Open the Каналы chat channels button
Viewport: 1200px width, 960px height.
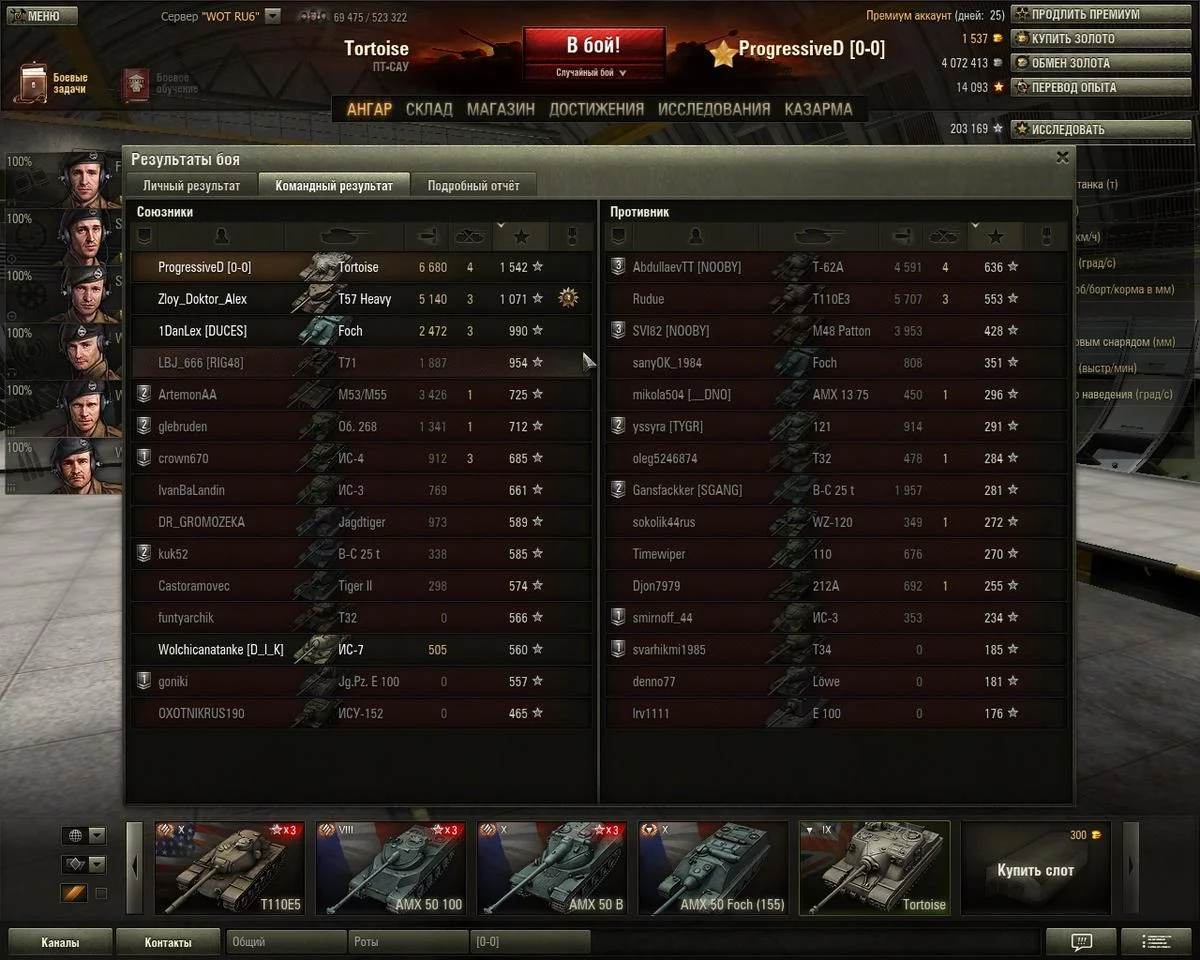tap(60, 942)
